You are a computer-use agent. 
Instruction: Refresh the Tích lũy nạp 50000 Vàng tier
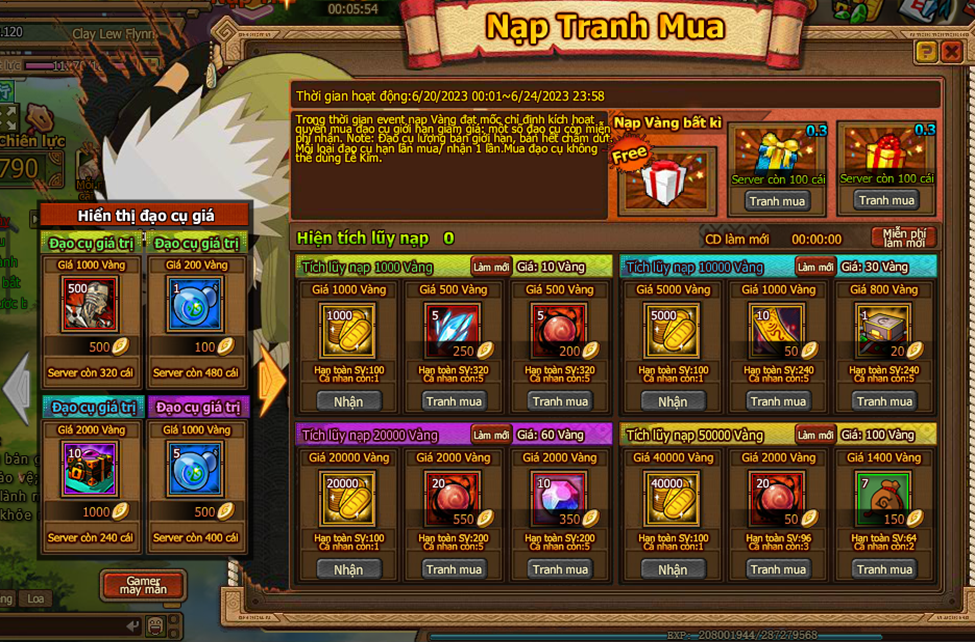click(815, 435)
